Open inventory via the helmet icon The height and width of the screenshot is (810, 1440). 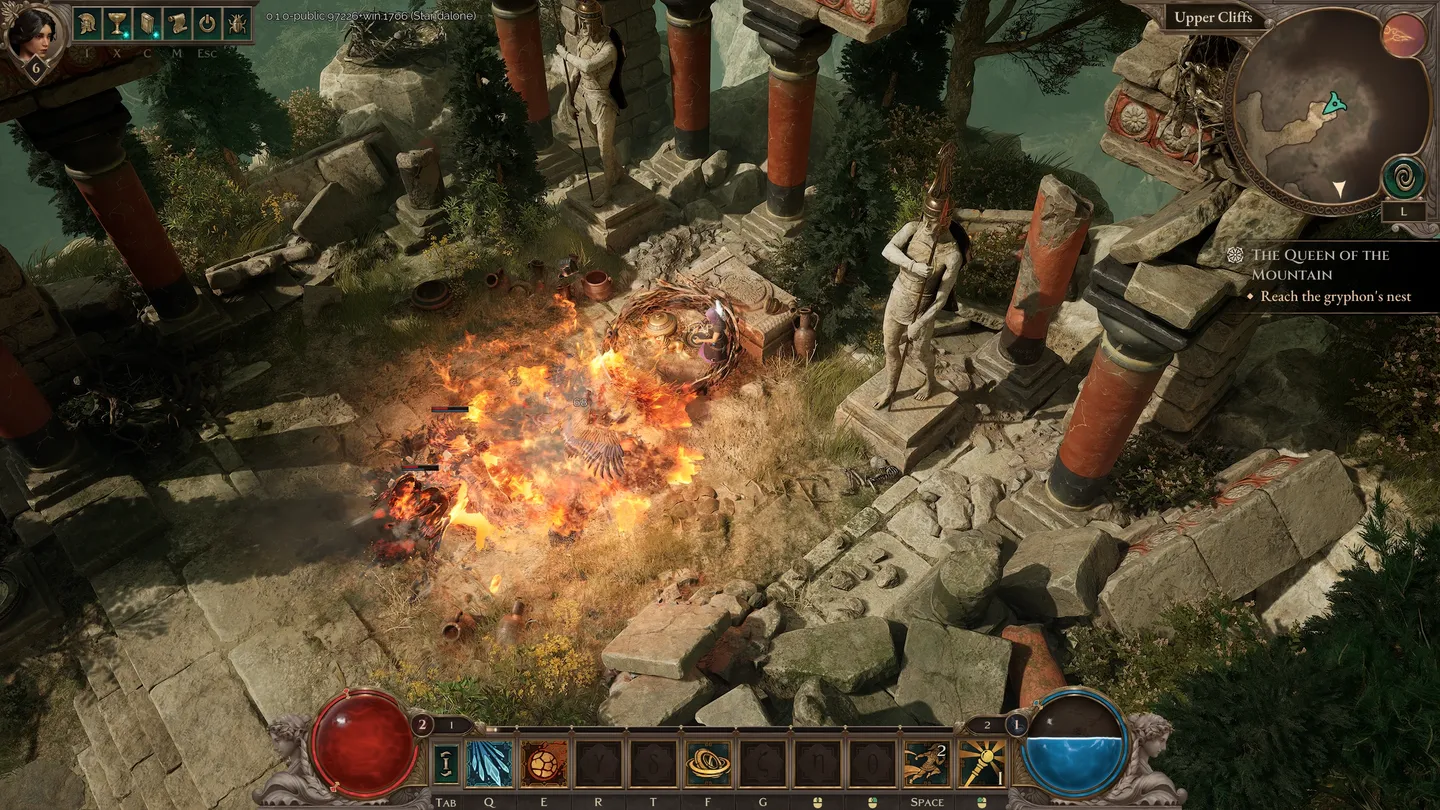88,23
